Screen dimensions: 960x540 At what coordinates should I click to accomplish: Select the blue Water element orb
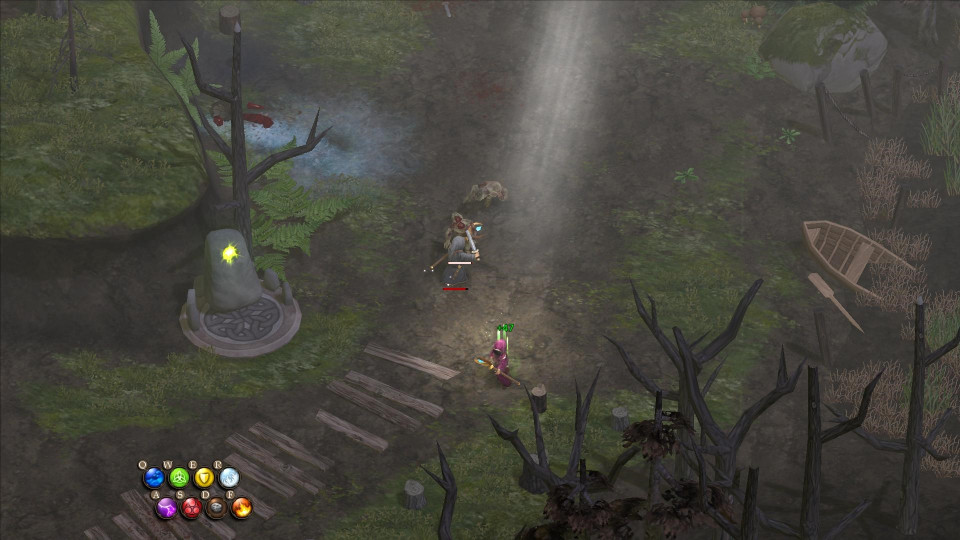pyautogui.click(x=154, y=478)
